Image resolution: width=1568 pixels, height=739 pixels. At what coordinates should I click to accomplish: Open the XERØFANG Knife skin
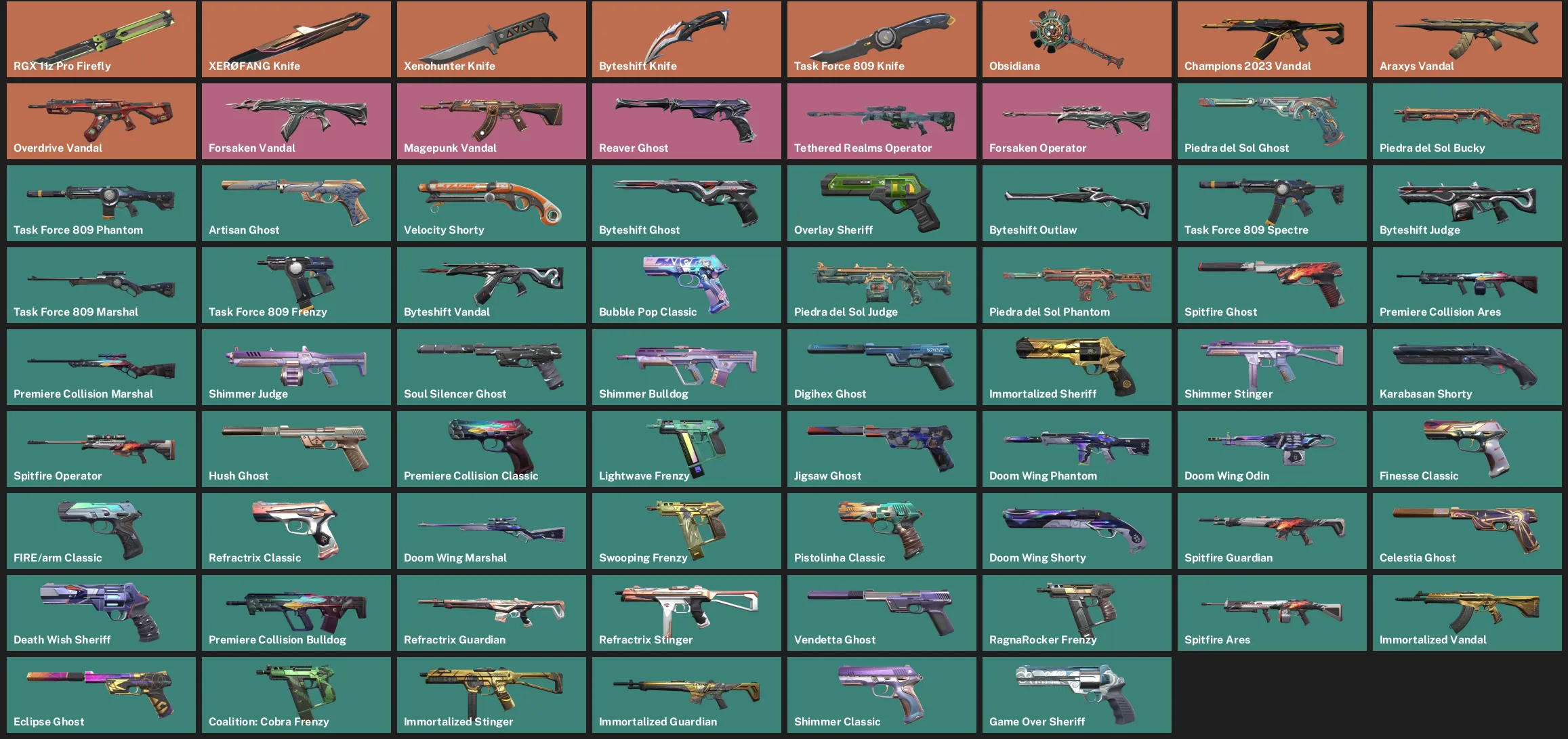[x=296, y=39]
